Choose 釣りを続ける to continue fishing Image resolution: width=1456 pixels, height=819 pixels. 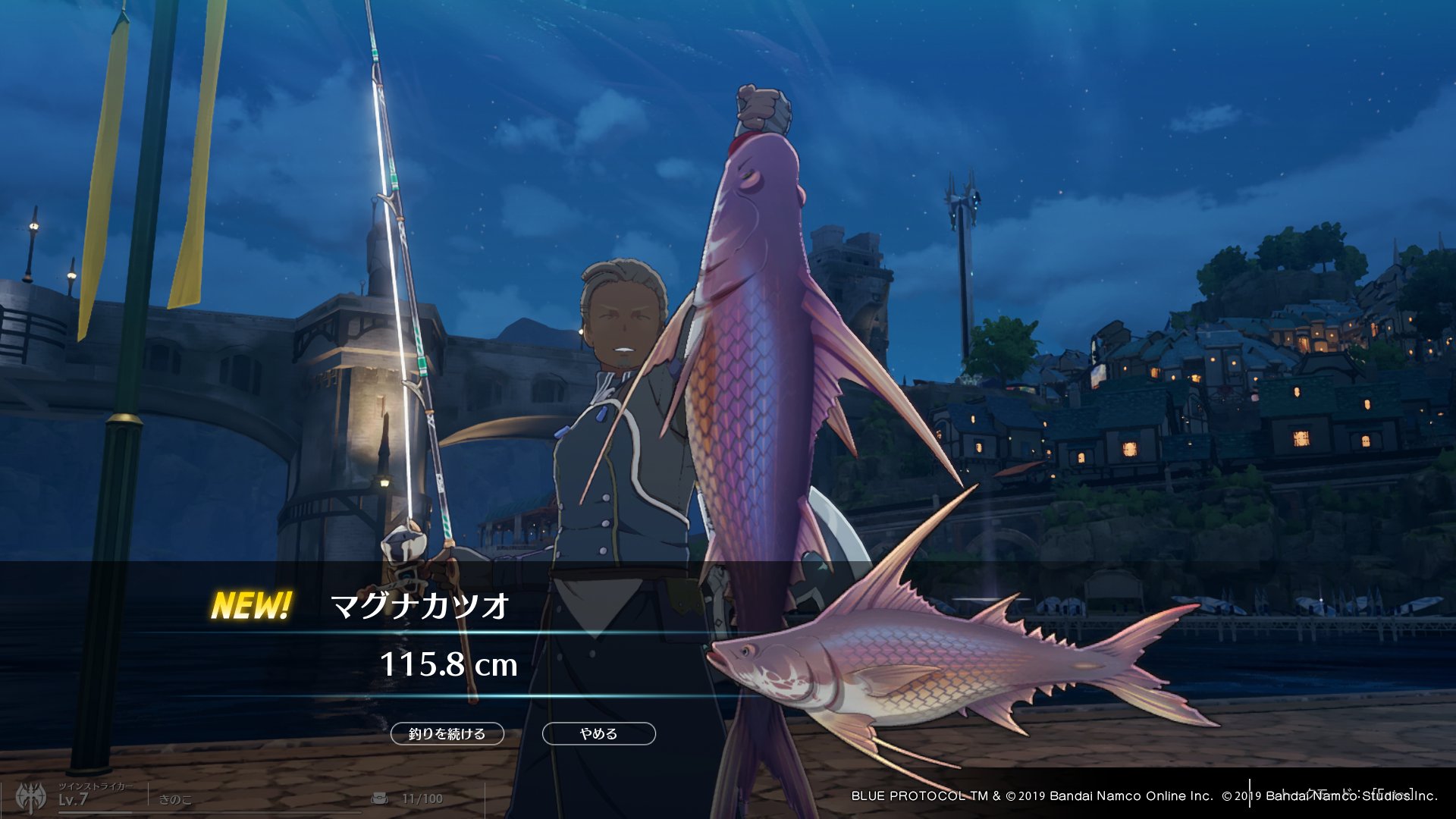point(447,733)
